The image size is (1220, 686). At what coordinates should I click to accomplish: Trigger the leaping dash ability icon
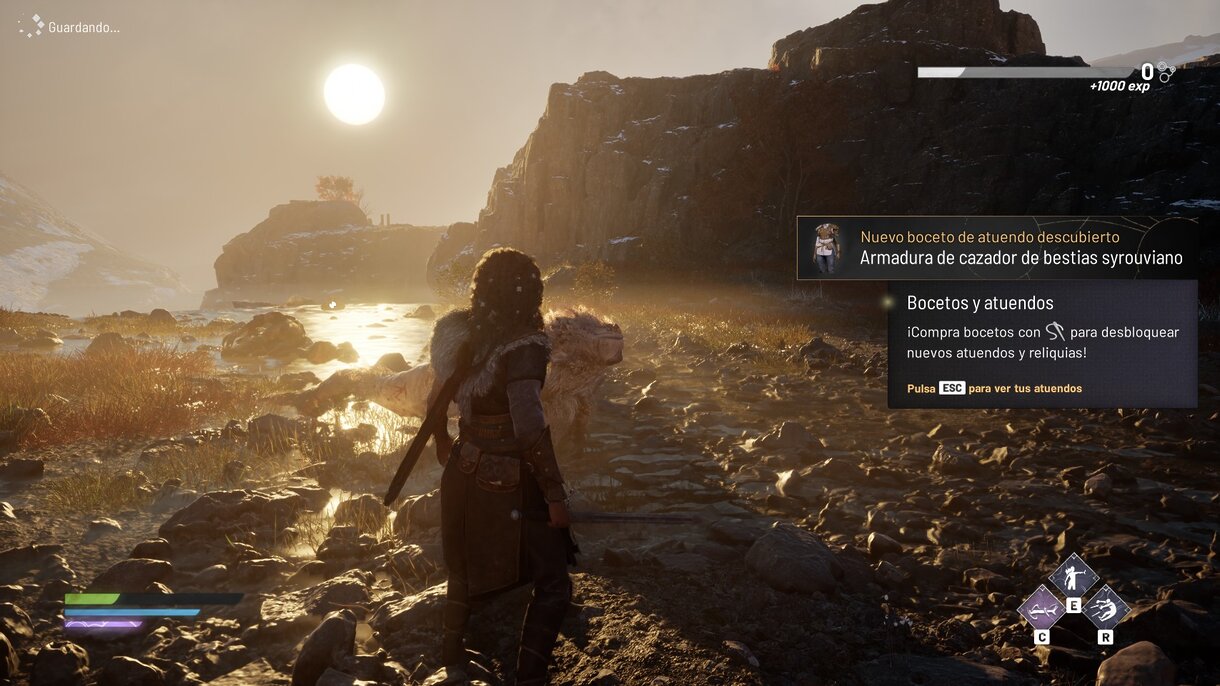click(1105, 607)
